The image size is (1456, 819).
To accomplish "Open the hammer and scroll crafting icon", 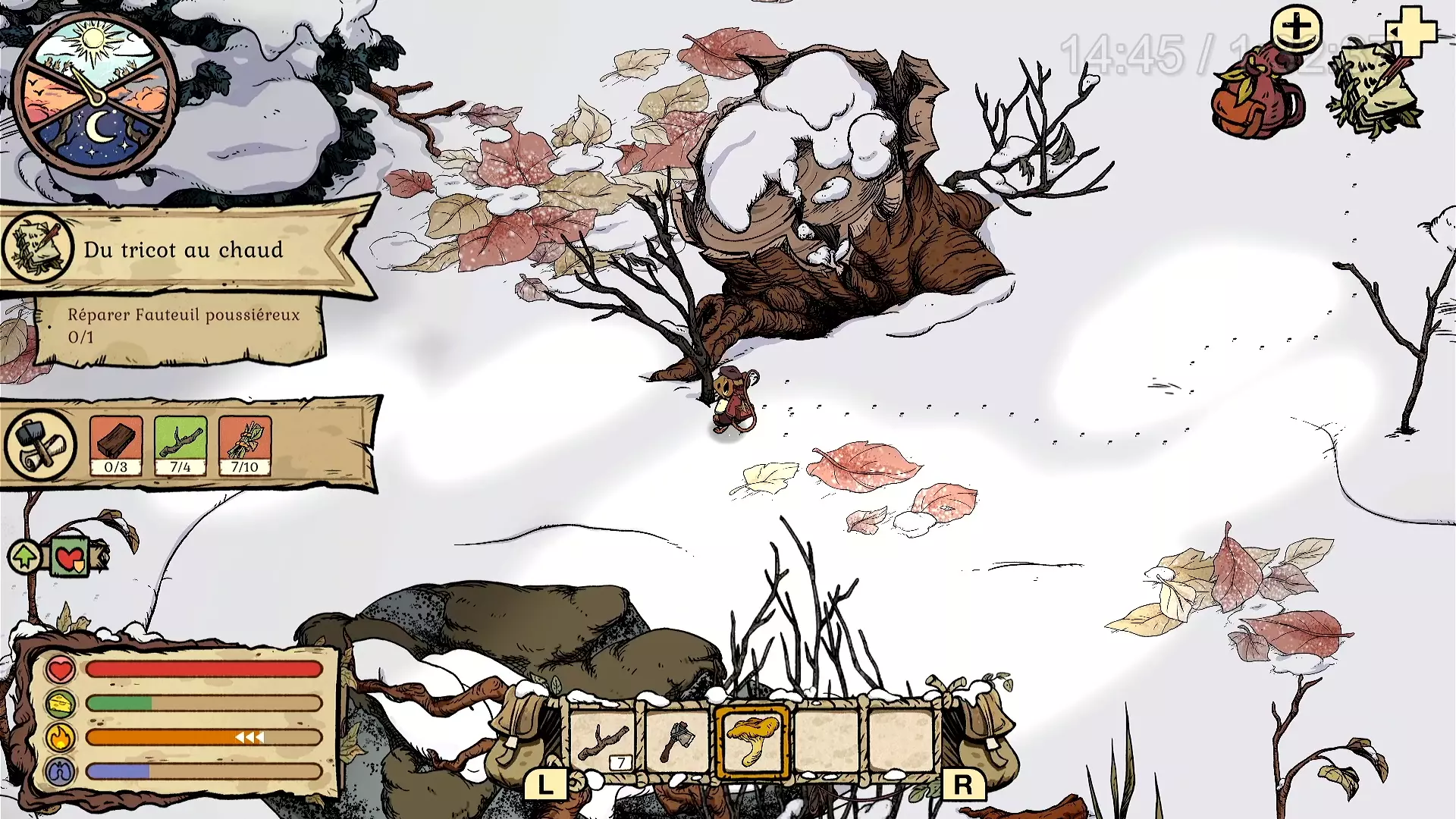I will pyautogui.click(x=40, y=444).
